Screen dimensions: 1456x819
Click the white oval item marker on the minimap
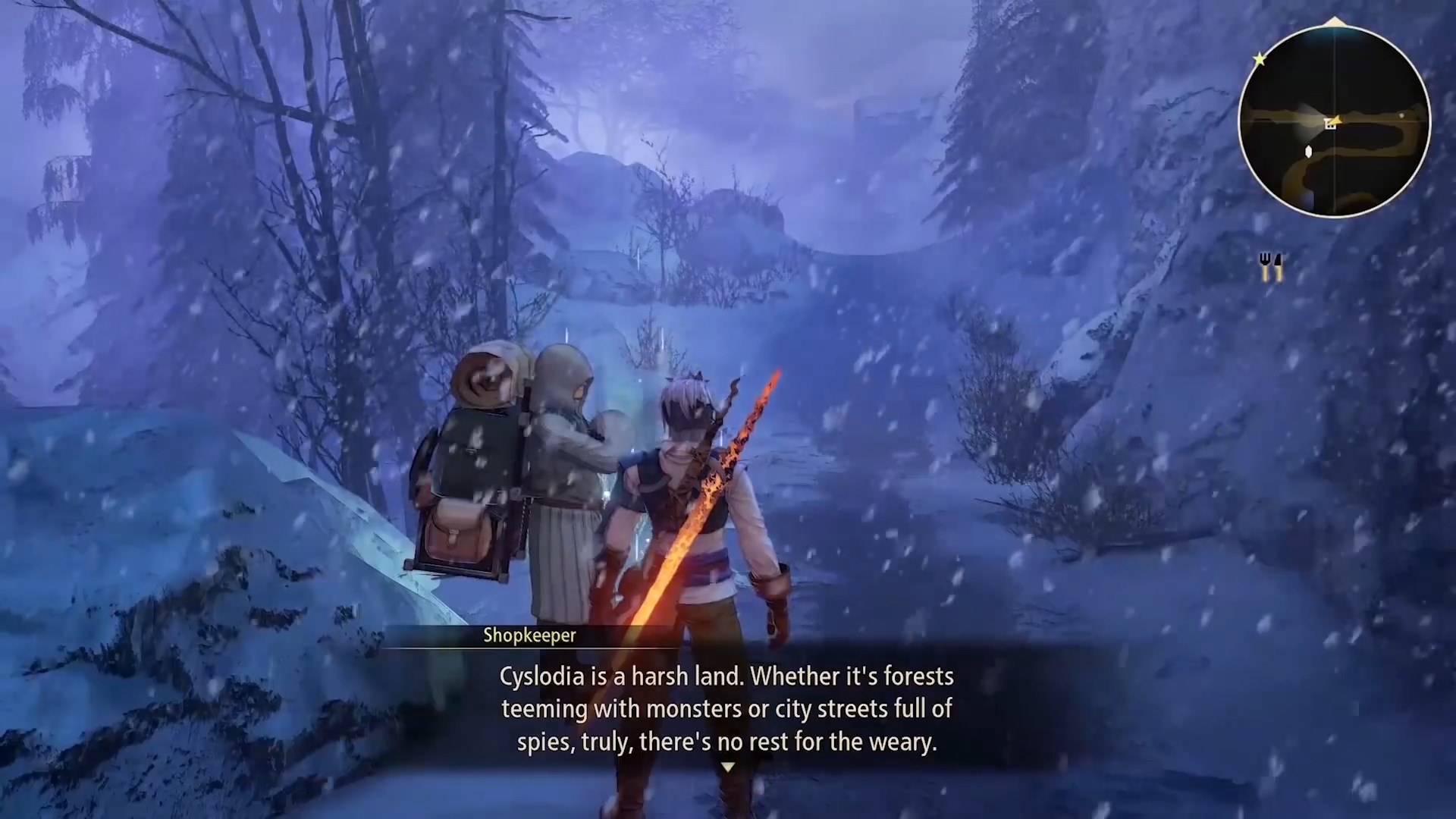[x=1308, y=151]
